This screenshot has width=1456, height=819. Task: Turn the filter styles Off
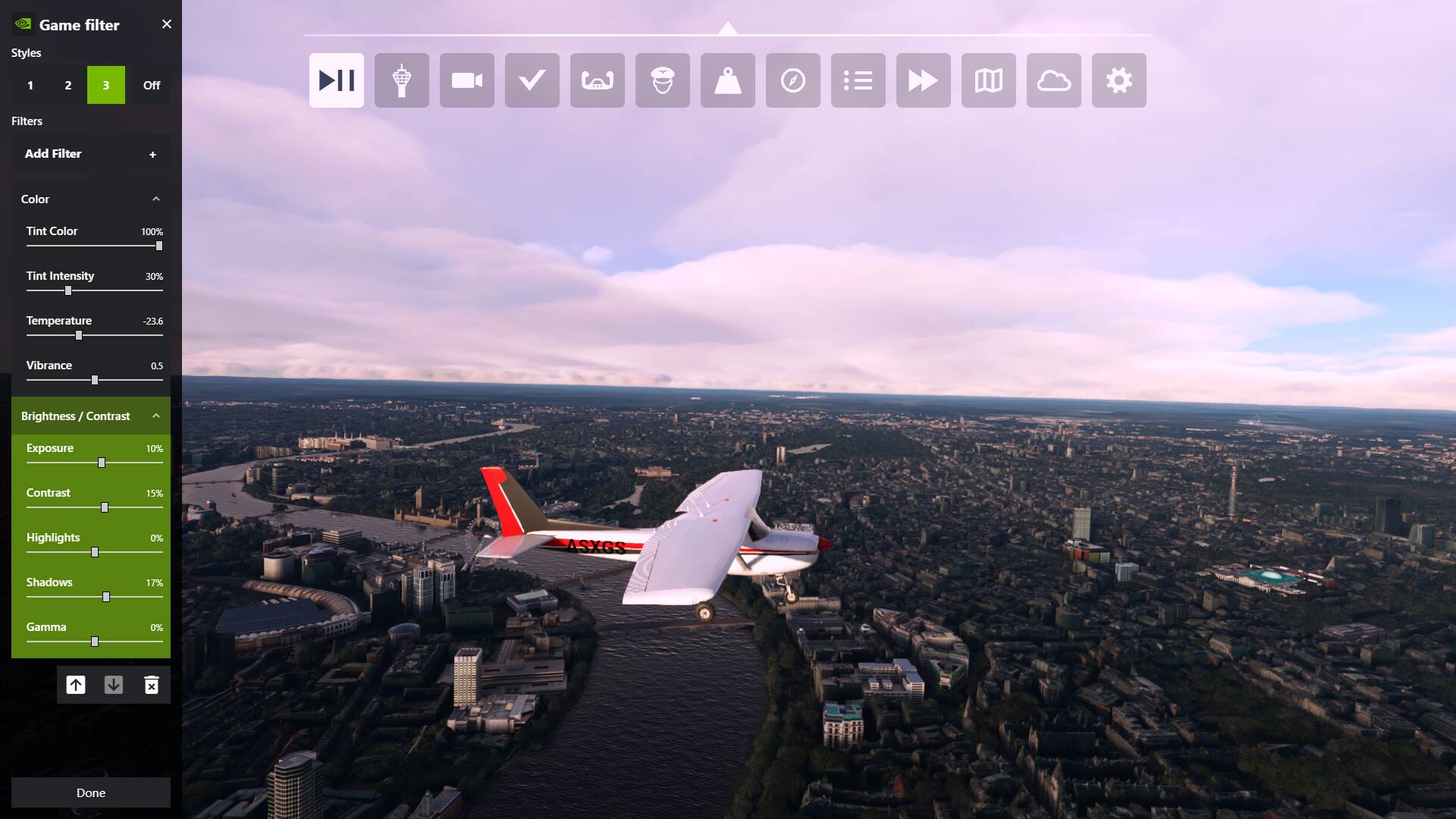click(152, 85)
